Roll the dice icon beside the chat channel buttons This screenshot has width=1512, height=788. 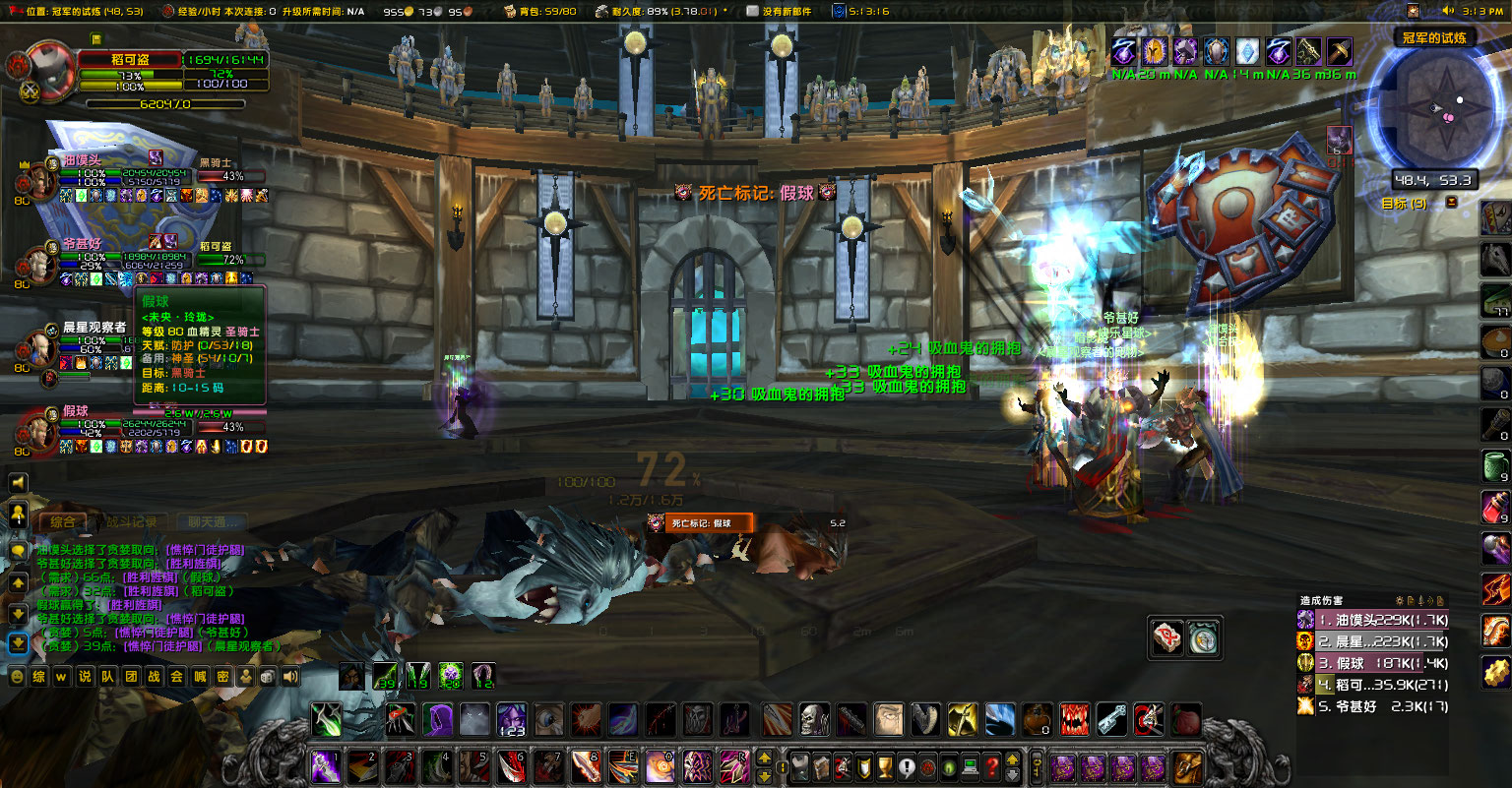click(x=268, y=676)
